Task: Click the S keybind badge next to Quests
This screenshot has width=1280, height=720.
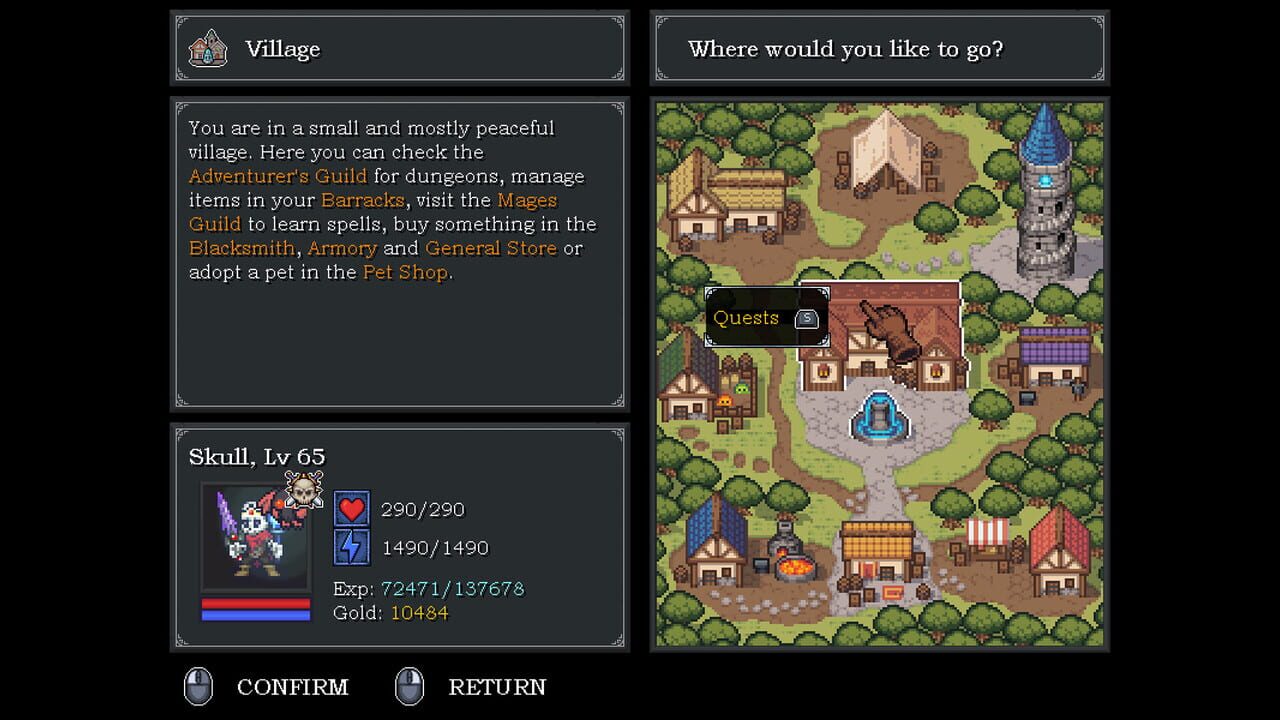Action: [x=809, y=317]
